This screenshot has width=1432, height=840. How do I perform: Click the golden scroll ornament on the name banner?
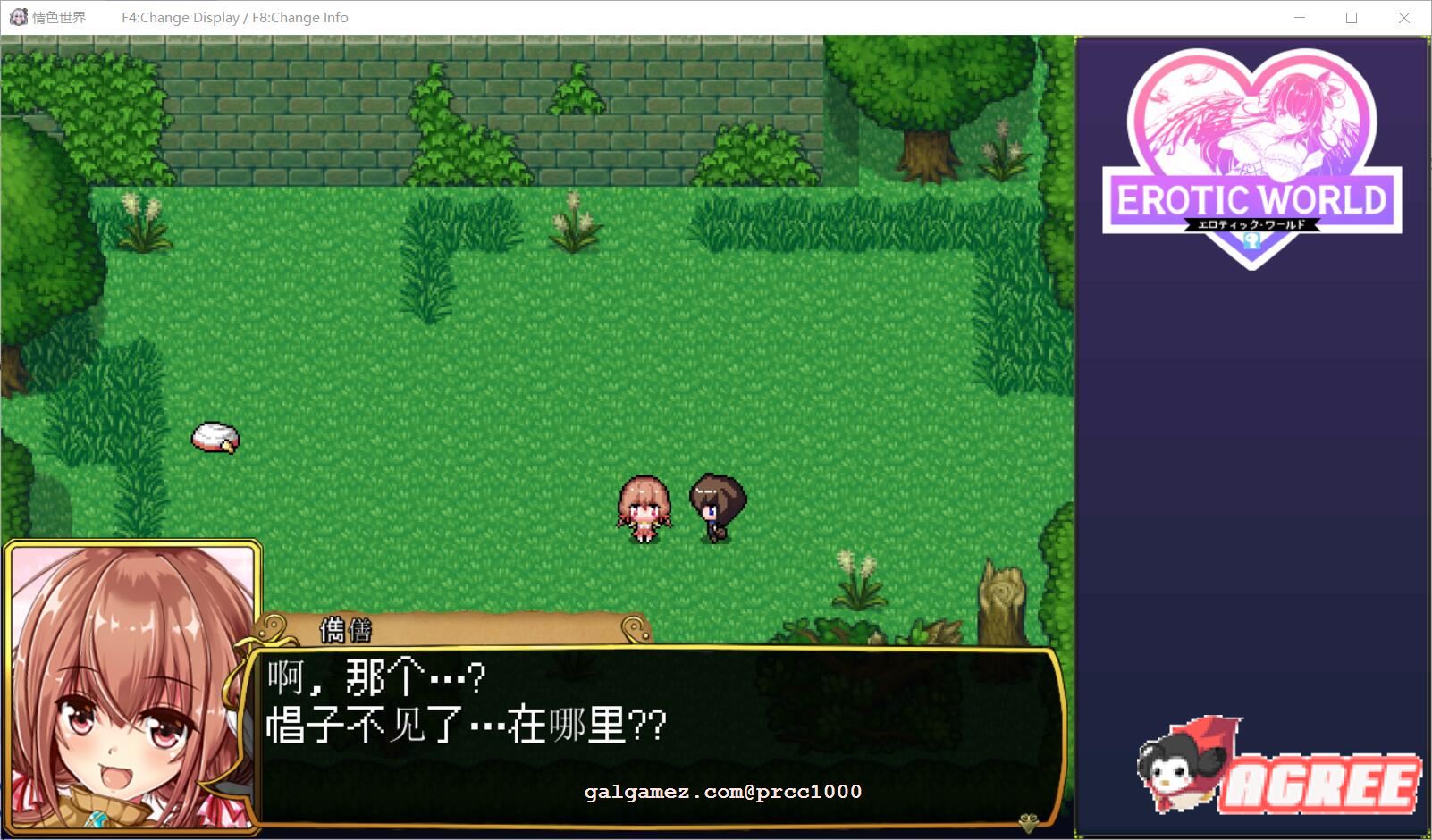[x=635, y=629]
